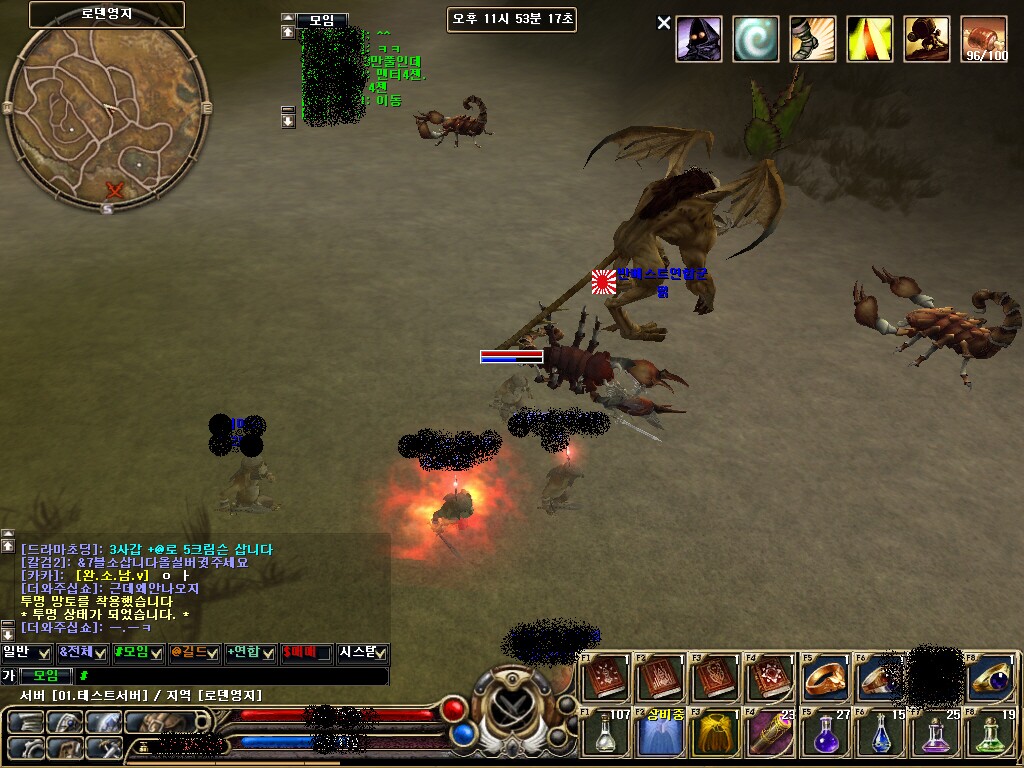Use the star spellbook in F4 slot
Image resolution: width=1024 pixels, height=768 pixels.
[771, 678]
